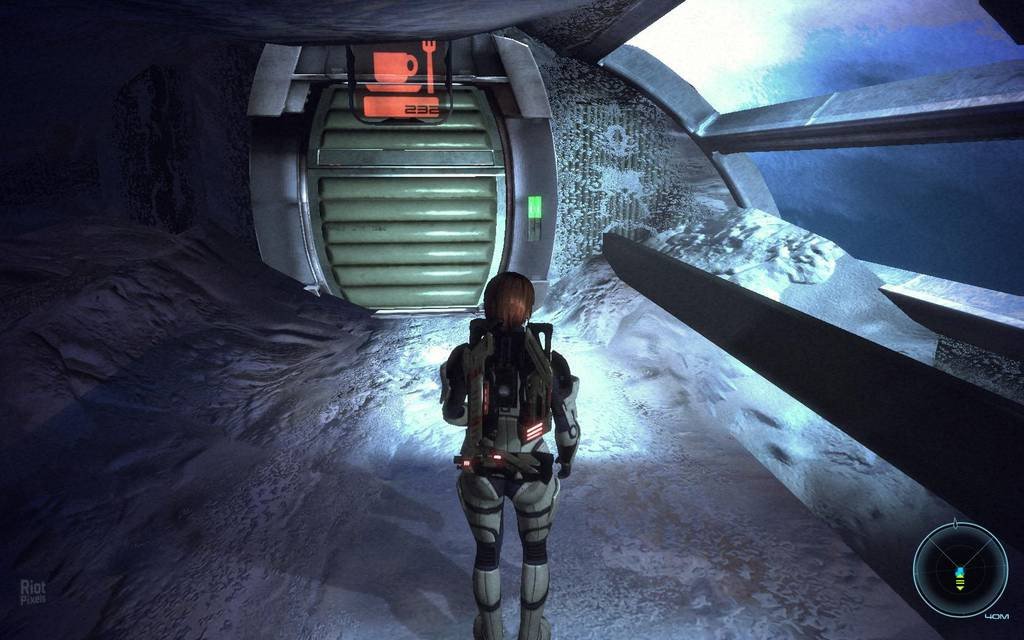1024x640 pixels.
Task: Click the circular radar minimap
Action: point(959,569)
